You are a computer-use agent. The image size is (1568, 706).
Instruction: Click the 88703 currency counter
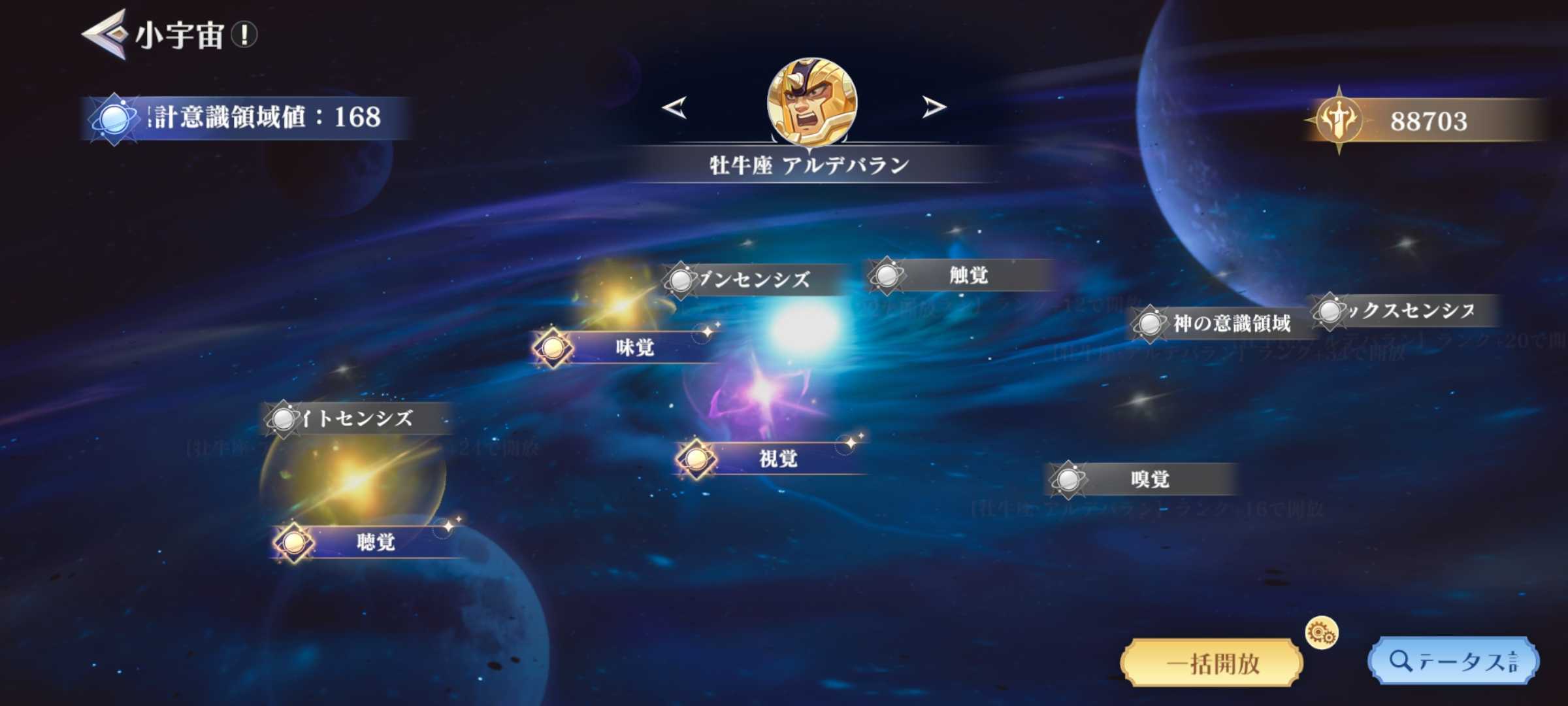1431,120
